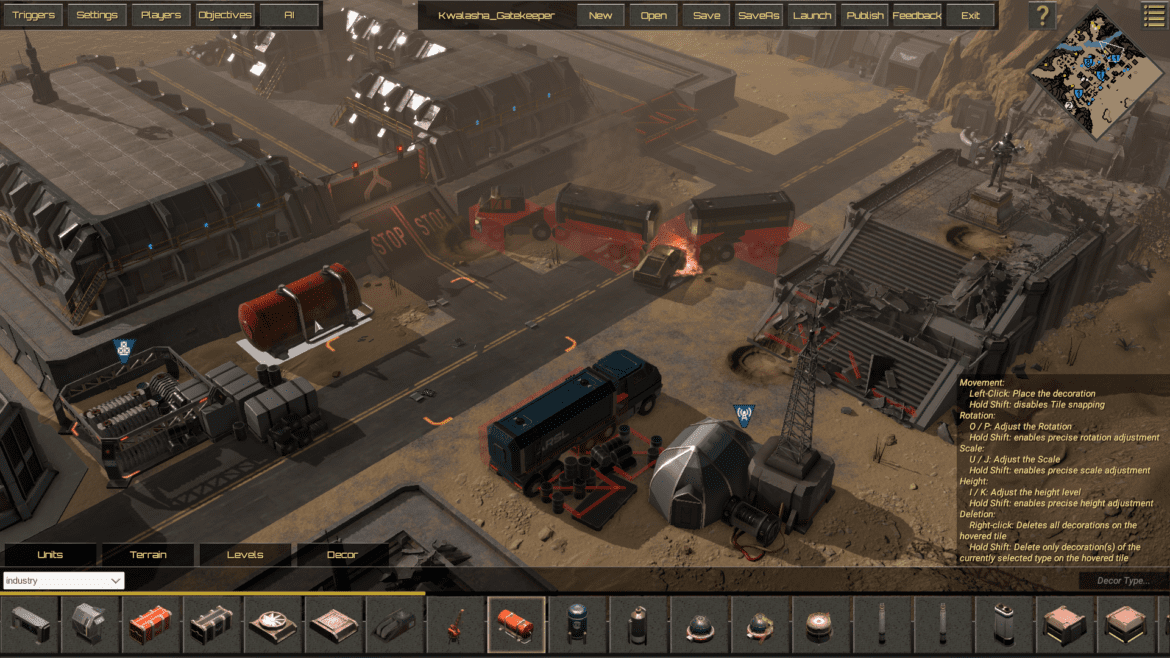Click Open to load a map
Viewport: 1170px width, 658px height.
[653, 15]
